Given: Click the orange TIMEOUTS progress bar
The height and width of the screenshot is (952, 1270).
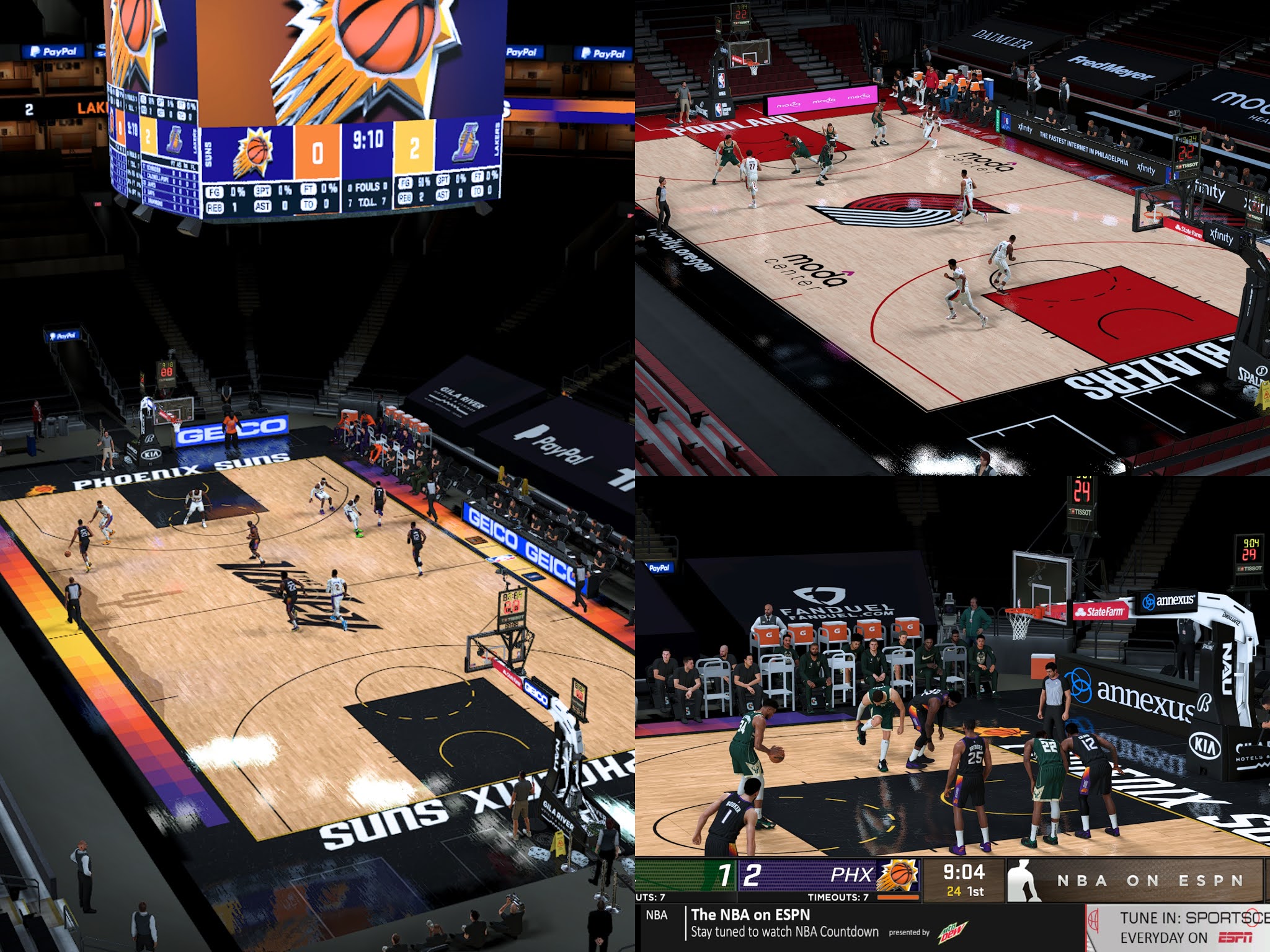Looking at the screenshot, I should click(898, 897).
